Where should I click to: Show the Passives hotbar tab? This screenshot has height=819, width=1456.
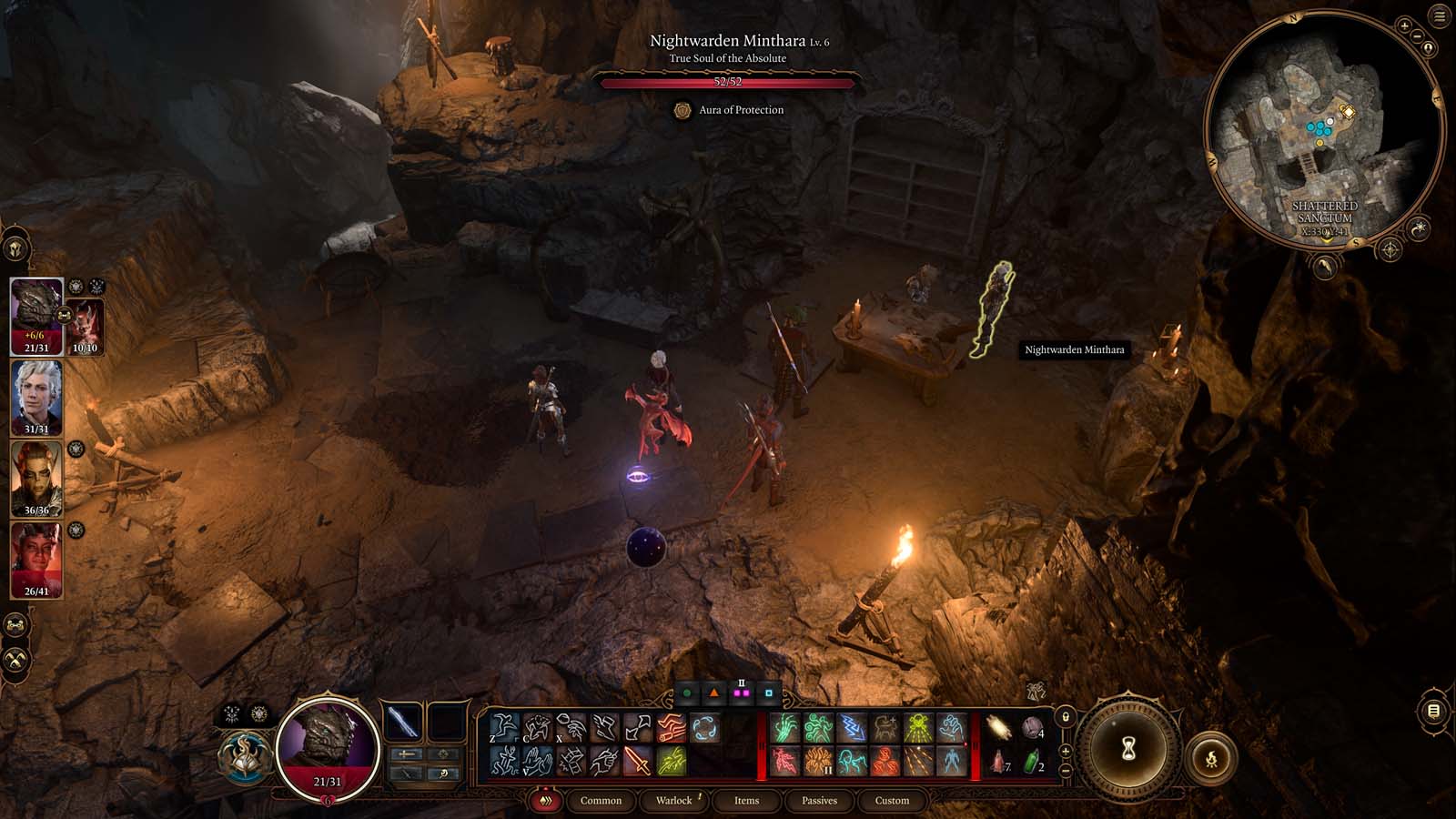tap(819, 801)
